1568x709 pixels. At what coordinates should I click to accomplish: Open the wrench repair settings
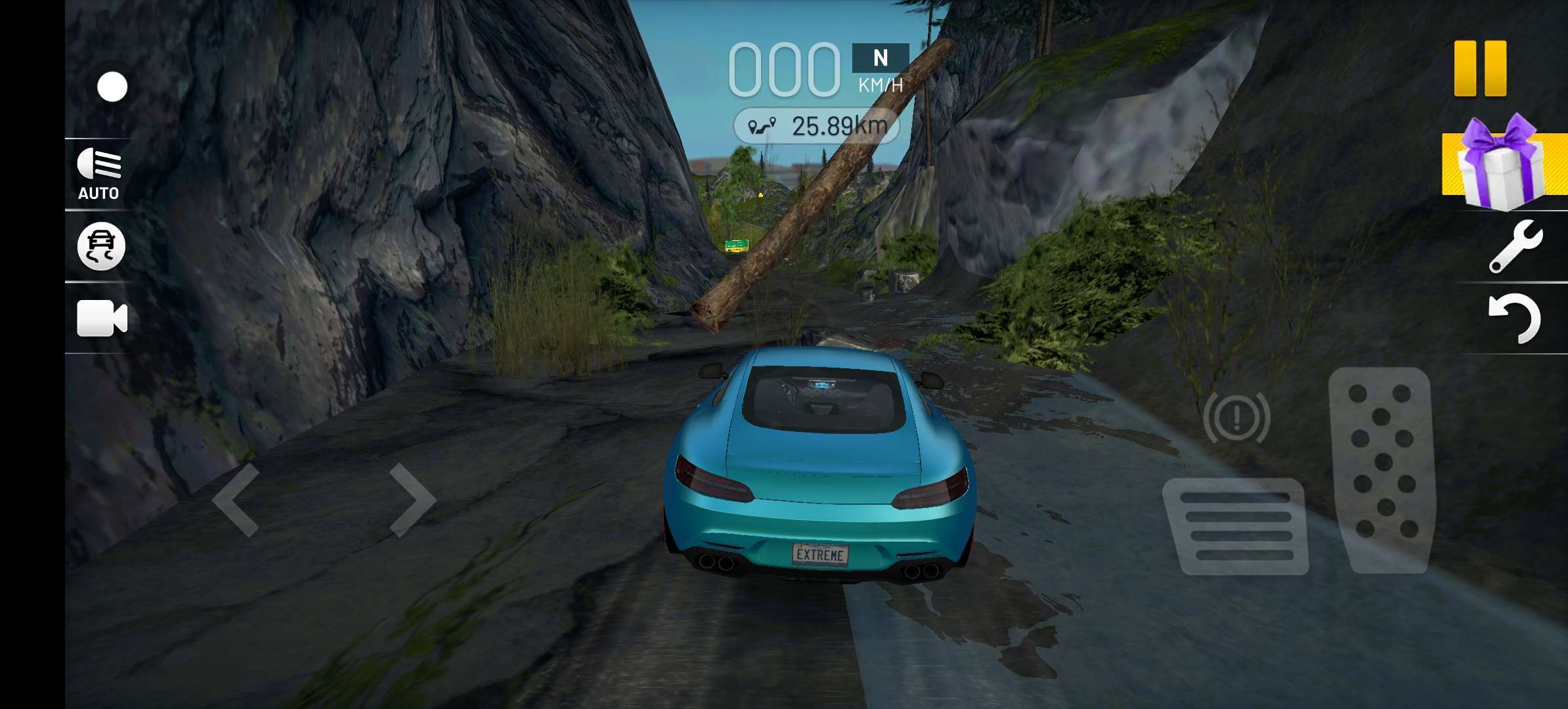coord(1515,247)
